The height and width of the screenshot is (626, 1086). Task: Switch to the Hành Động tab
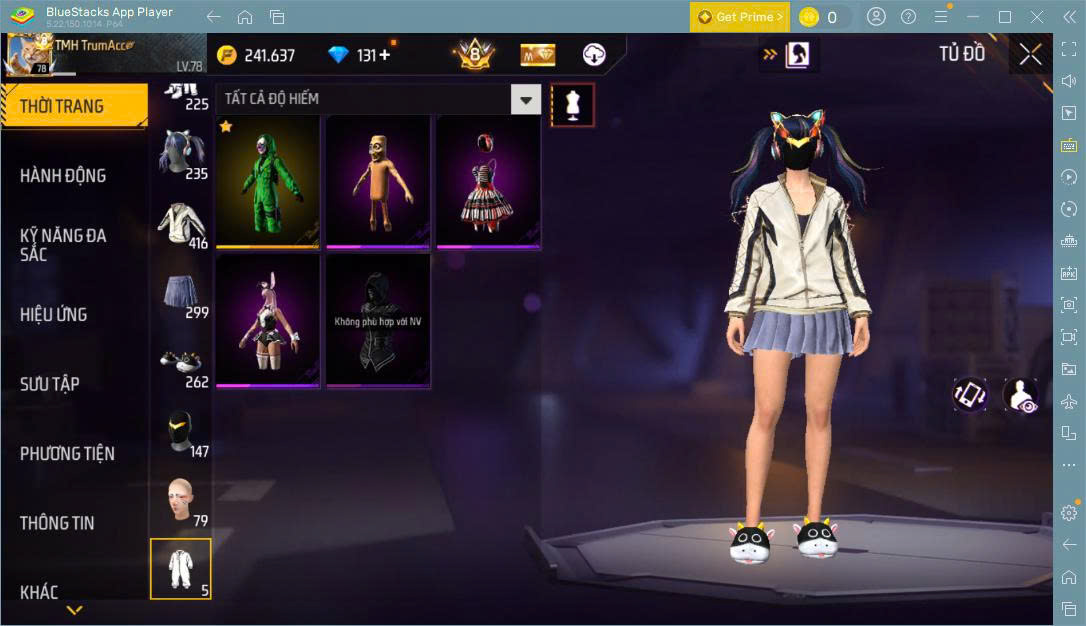63,176
